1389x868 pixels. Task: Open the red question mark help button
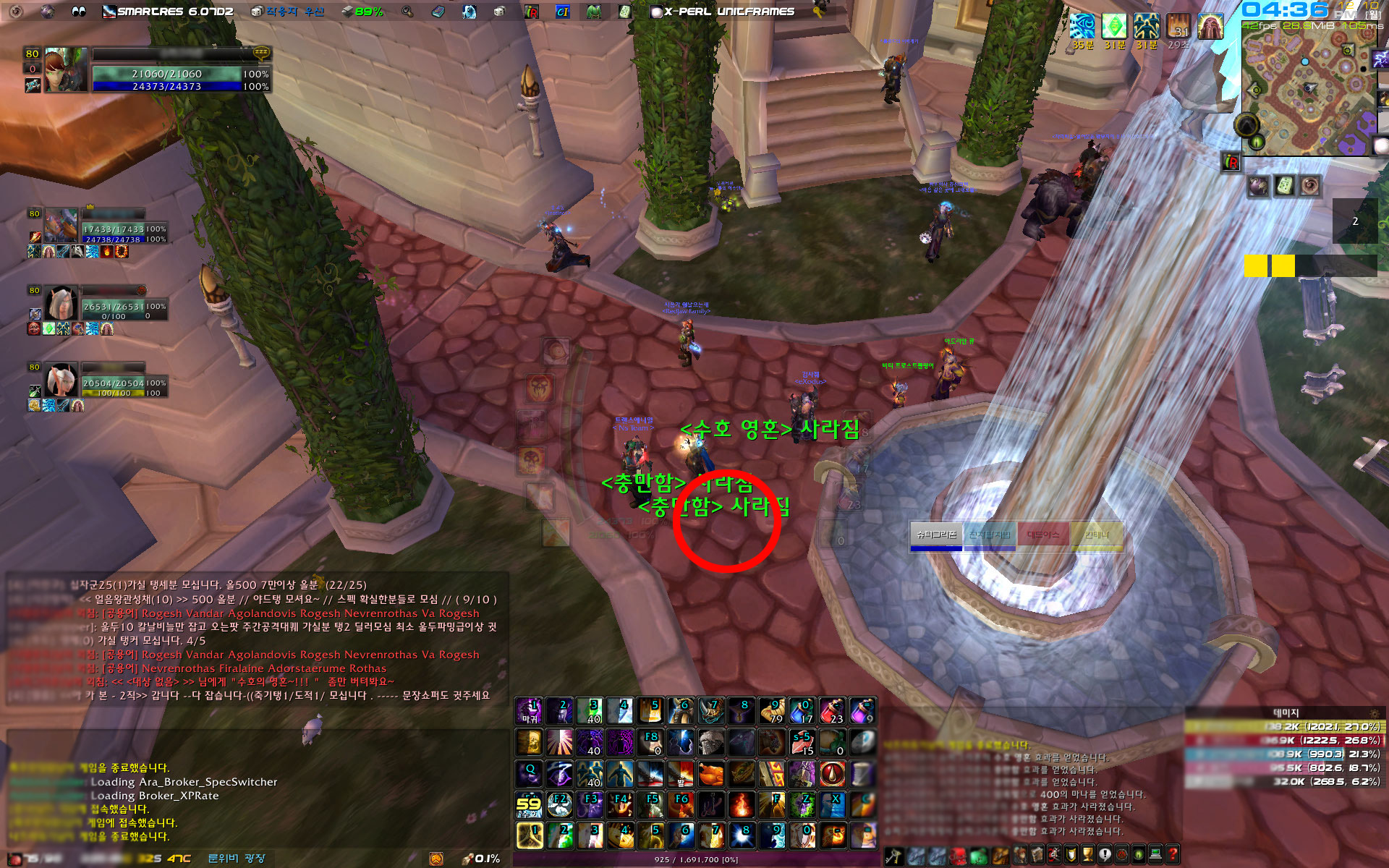pyautogui.click(x=1173, y=854)
